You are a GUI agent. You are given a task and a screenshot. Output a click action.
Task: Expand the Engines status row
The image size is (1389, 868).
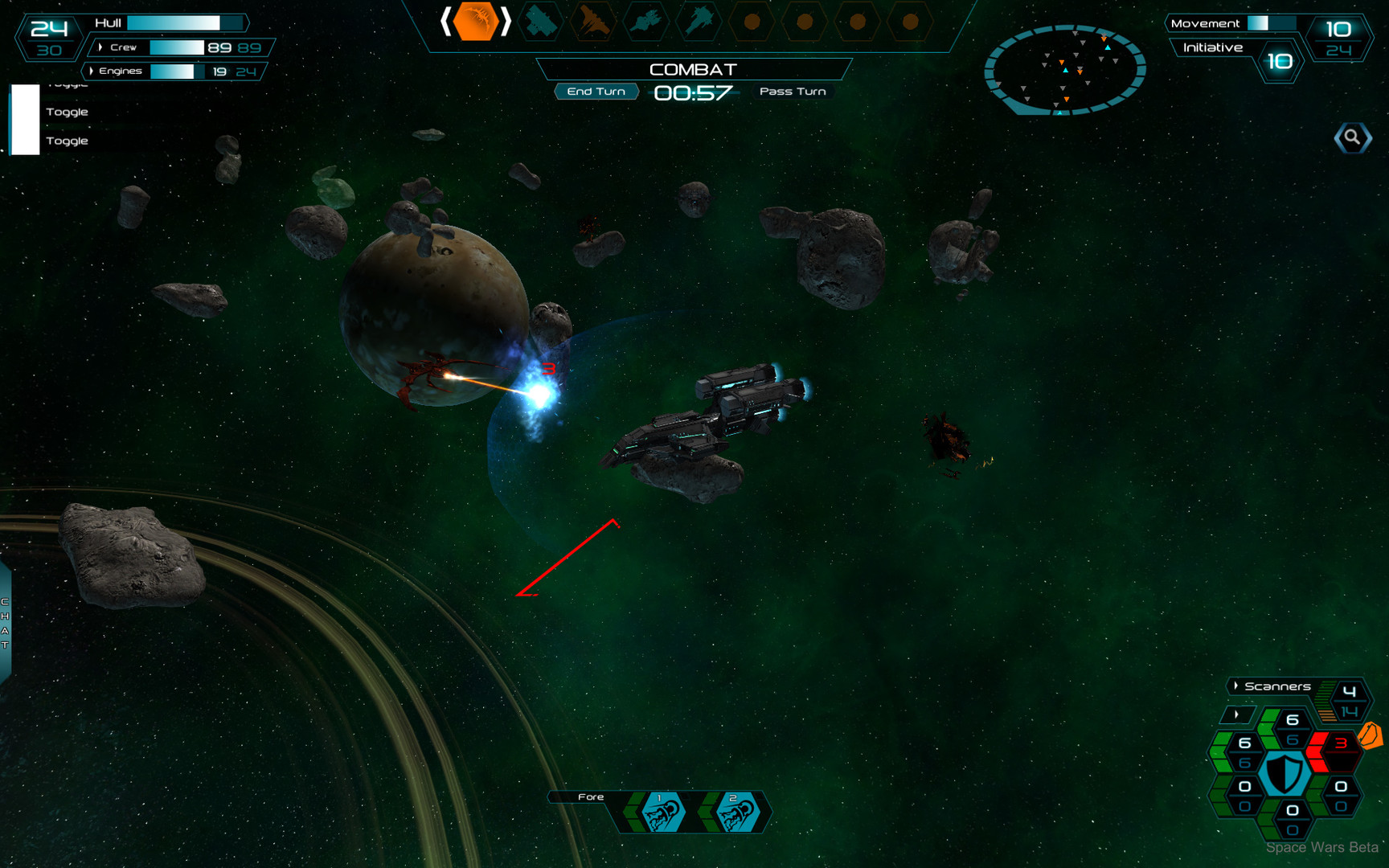92,71
